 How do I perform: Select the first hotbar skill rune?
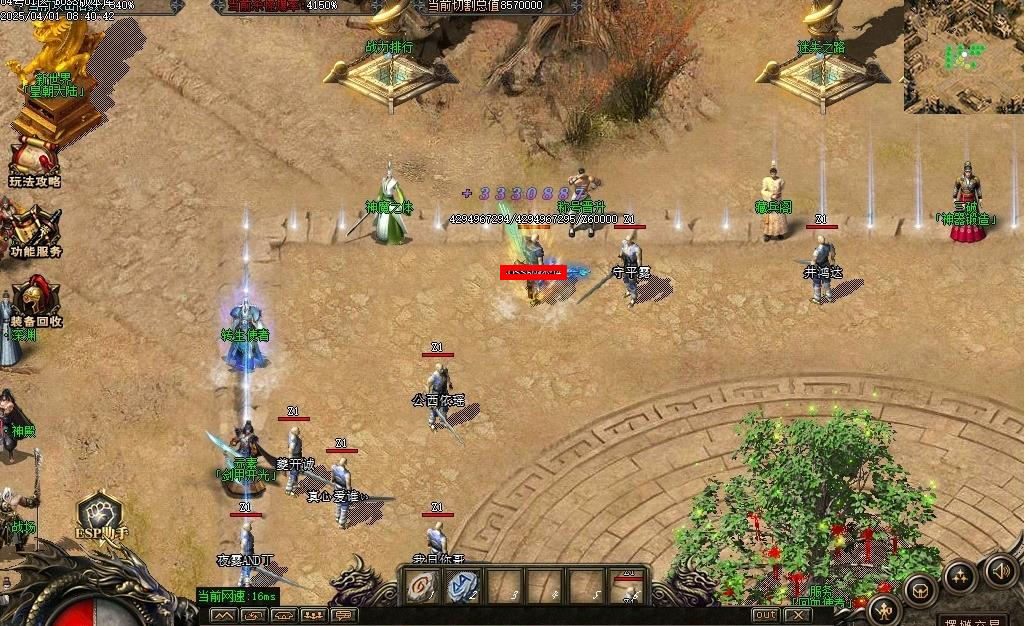point(419,587)
